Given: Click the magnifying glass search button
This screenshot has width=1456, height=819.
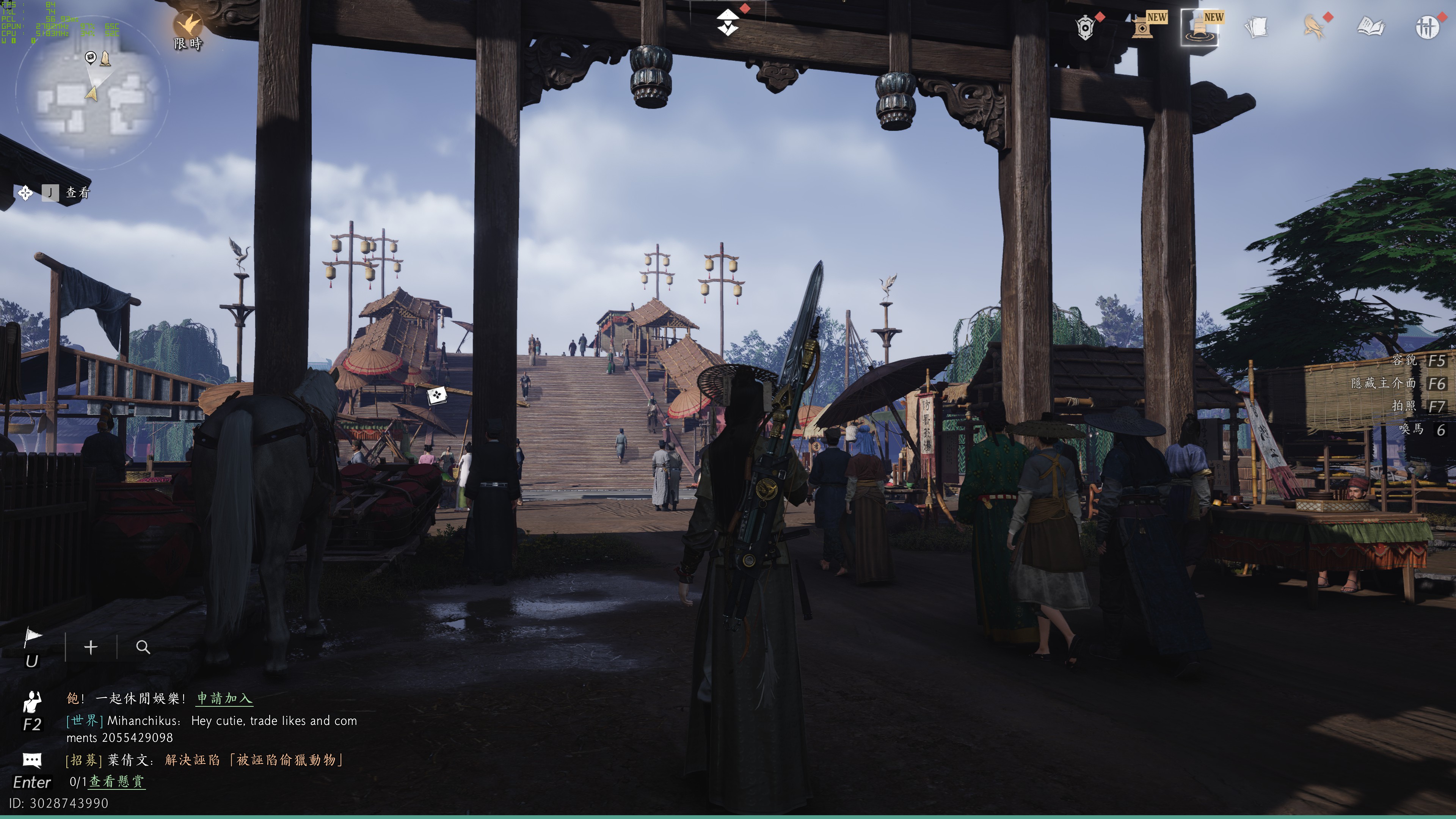Looking at the screenshot, I should (143, 647).
